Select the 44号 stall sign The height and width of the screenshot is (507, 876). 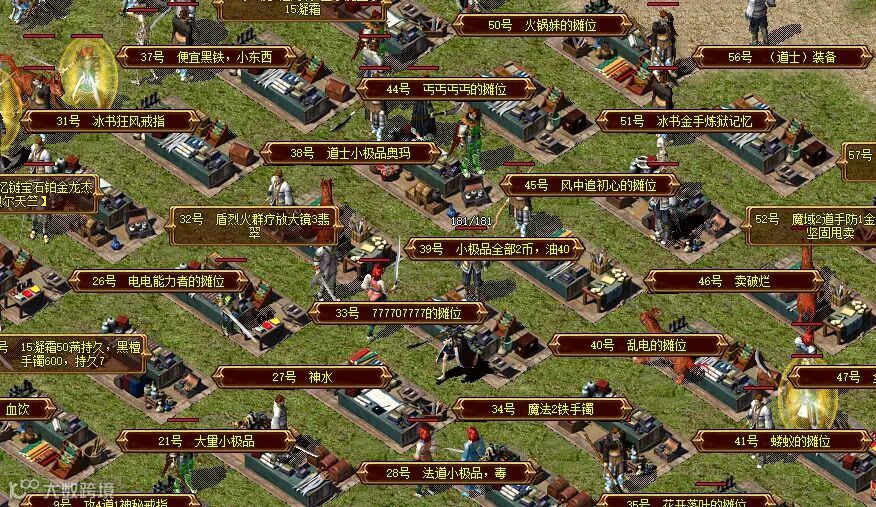click(446, 89)
